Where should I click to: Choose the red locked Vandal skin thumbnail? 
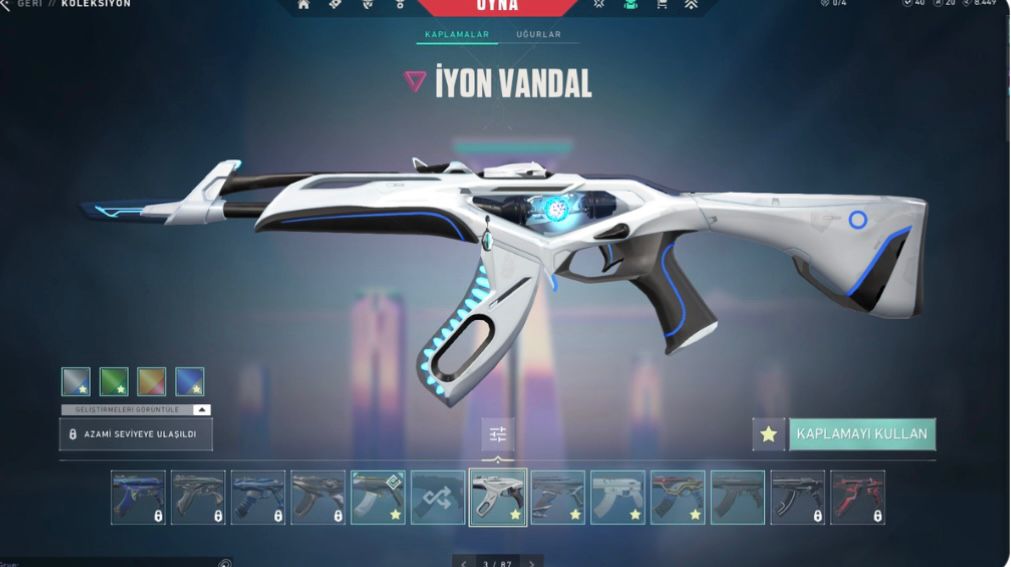pos(857,497)
